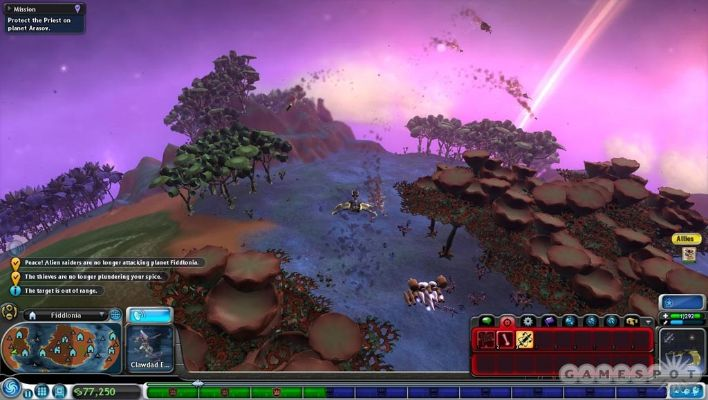Select the red missile weapon slot
This screenshot has width=708, height=400.
[x=507, y=339]
